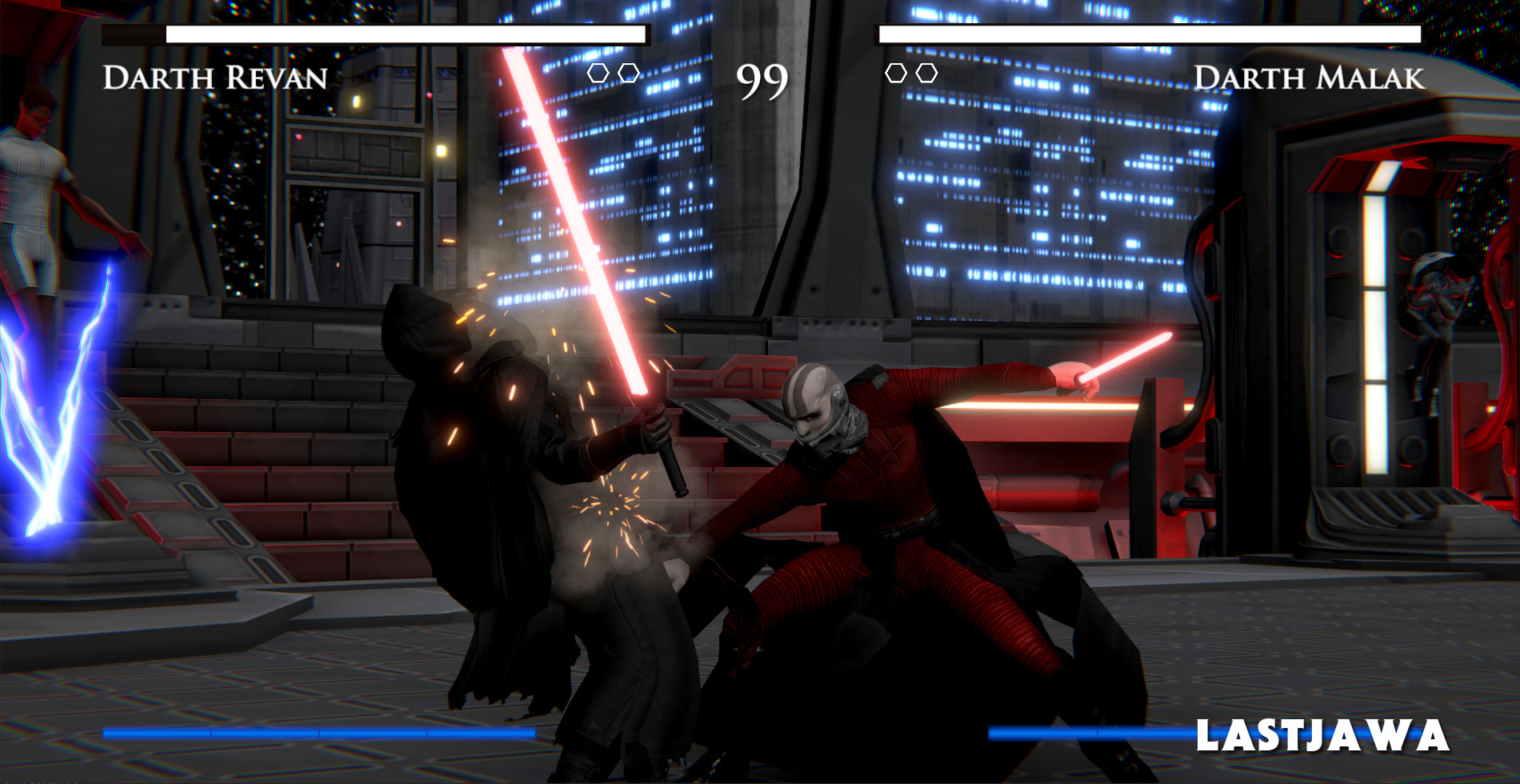This screenshot has width=1520, height=784.
Task: Click Darth Malak's left round-win hexagon icon
Action: pyautogui.click(x=894, y=73)
